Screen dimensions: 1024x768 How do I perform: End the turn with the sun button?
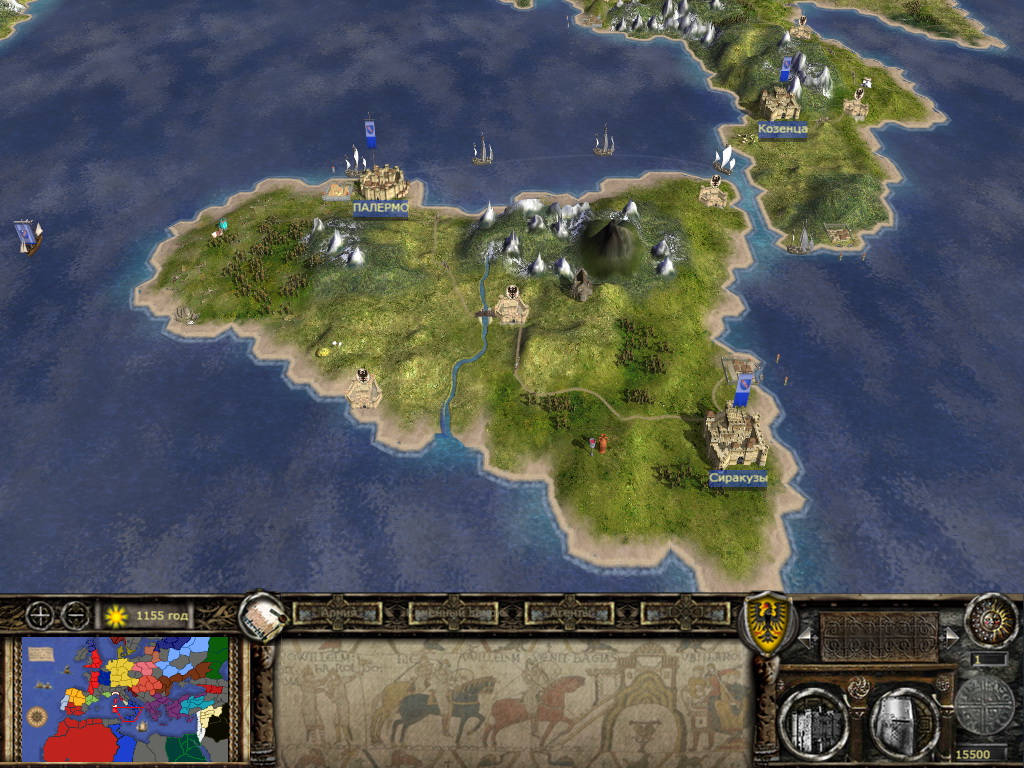[990, 620]
